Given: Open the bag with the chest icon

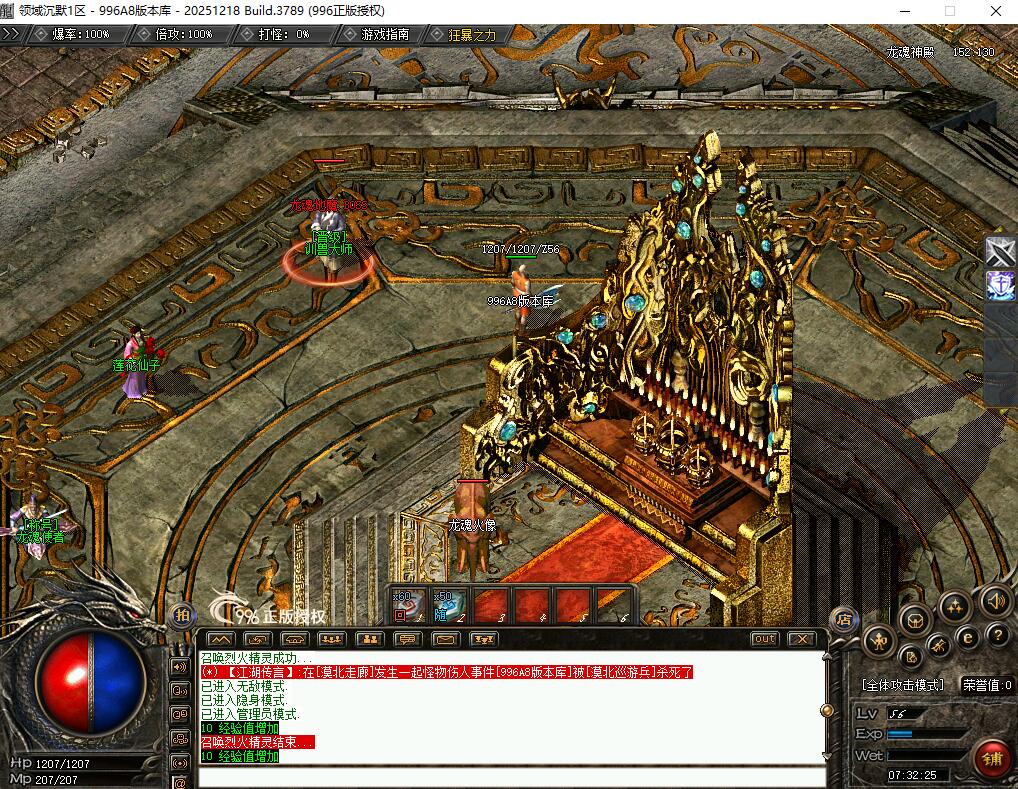Looking at the screenshot, I should (915, 620).
